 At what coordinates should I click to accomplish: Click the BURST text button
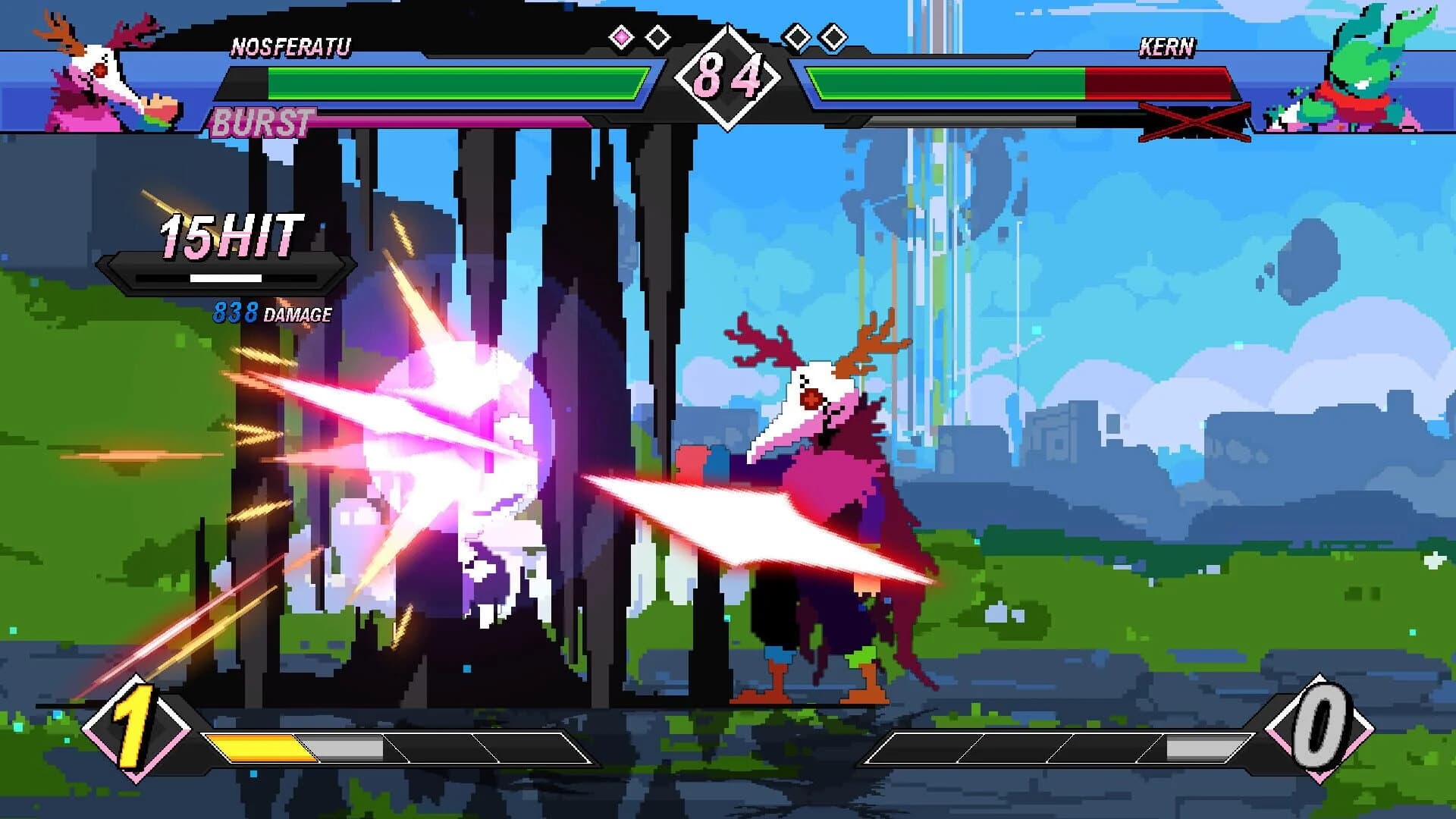click(262, 120)
